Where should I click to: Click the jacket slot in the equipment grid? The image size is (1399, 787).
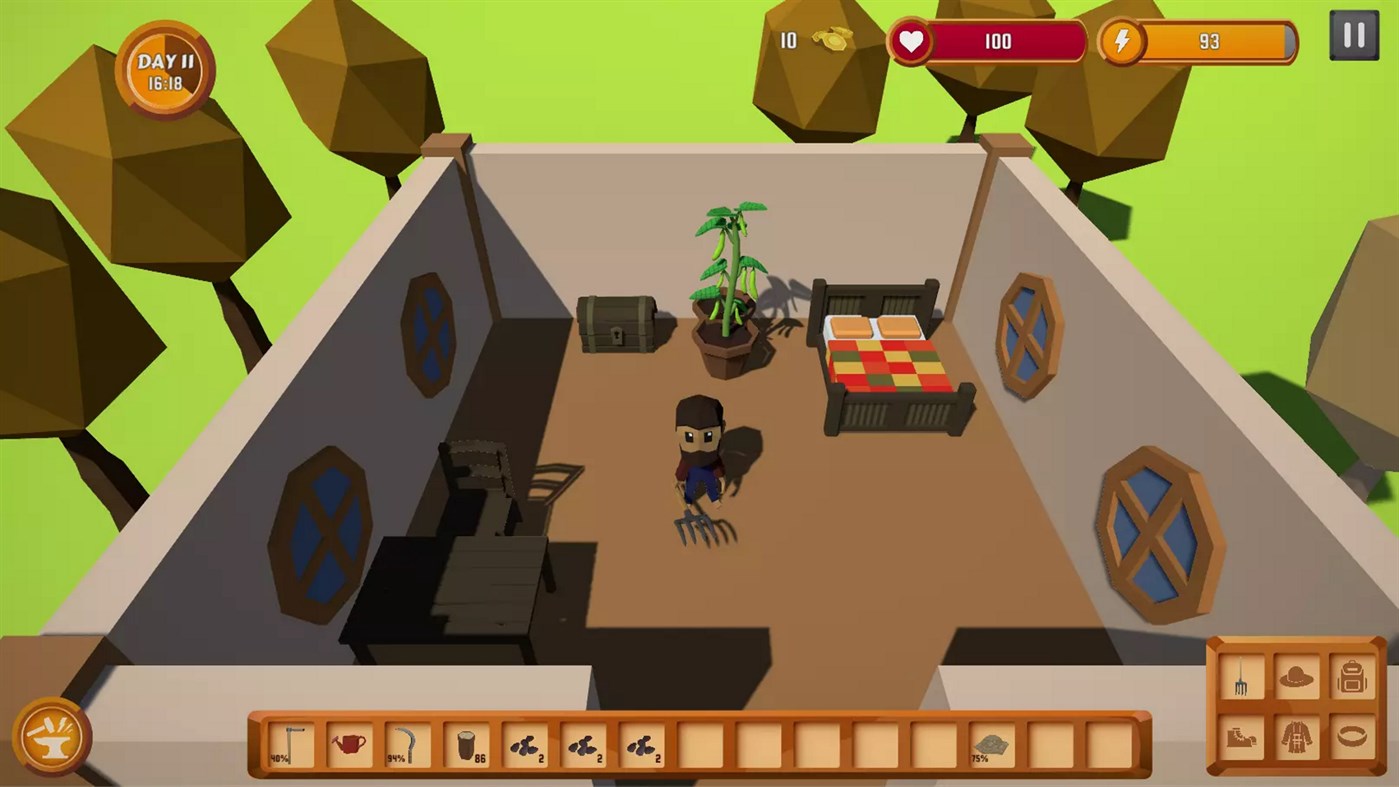(1295, 736)
